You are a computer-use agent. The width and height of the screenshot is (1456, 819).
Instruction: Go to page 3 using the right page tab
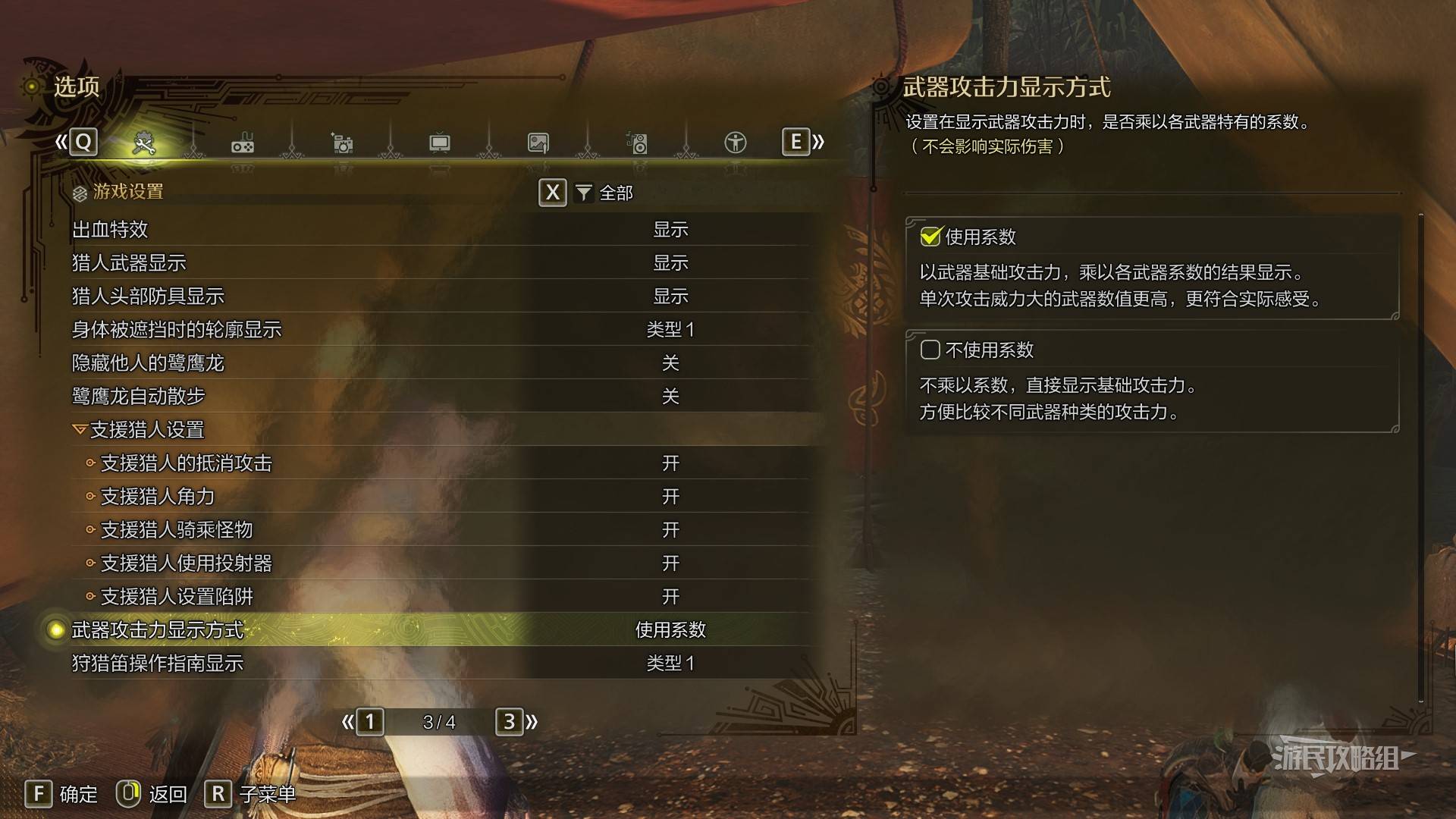pyautogui.click(x=510, y=723)
